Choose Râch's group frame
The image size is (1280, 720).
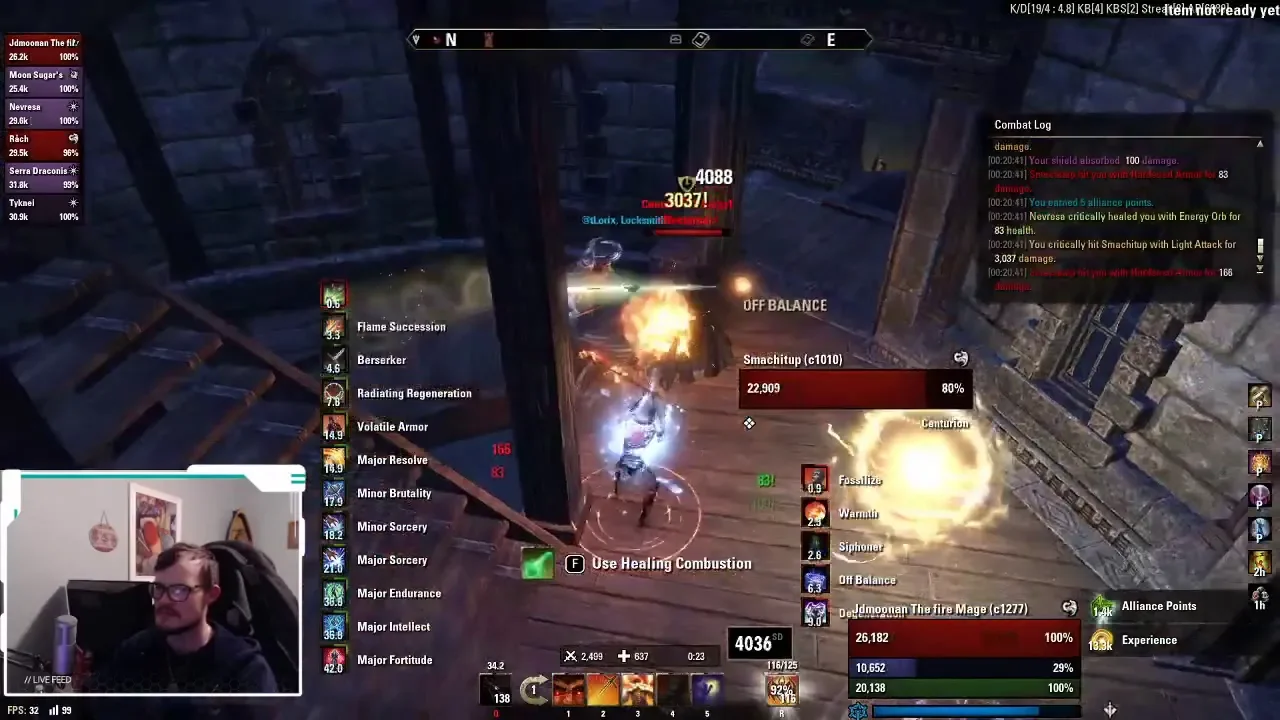(x=43, y=145)
